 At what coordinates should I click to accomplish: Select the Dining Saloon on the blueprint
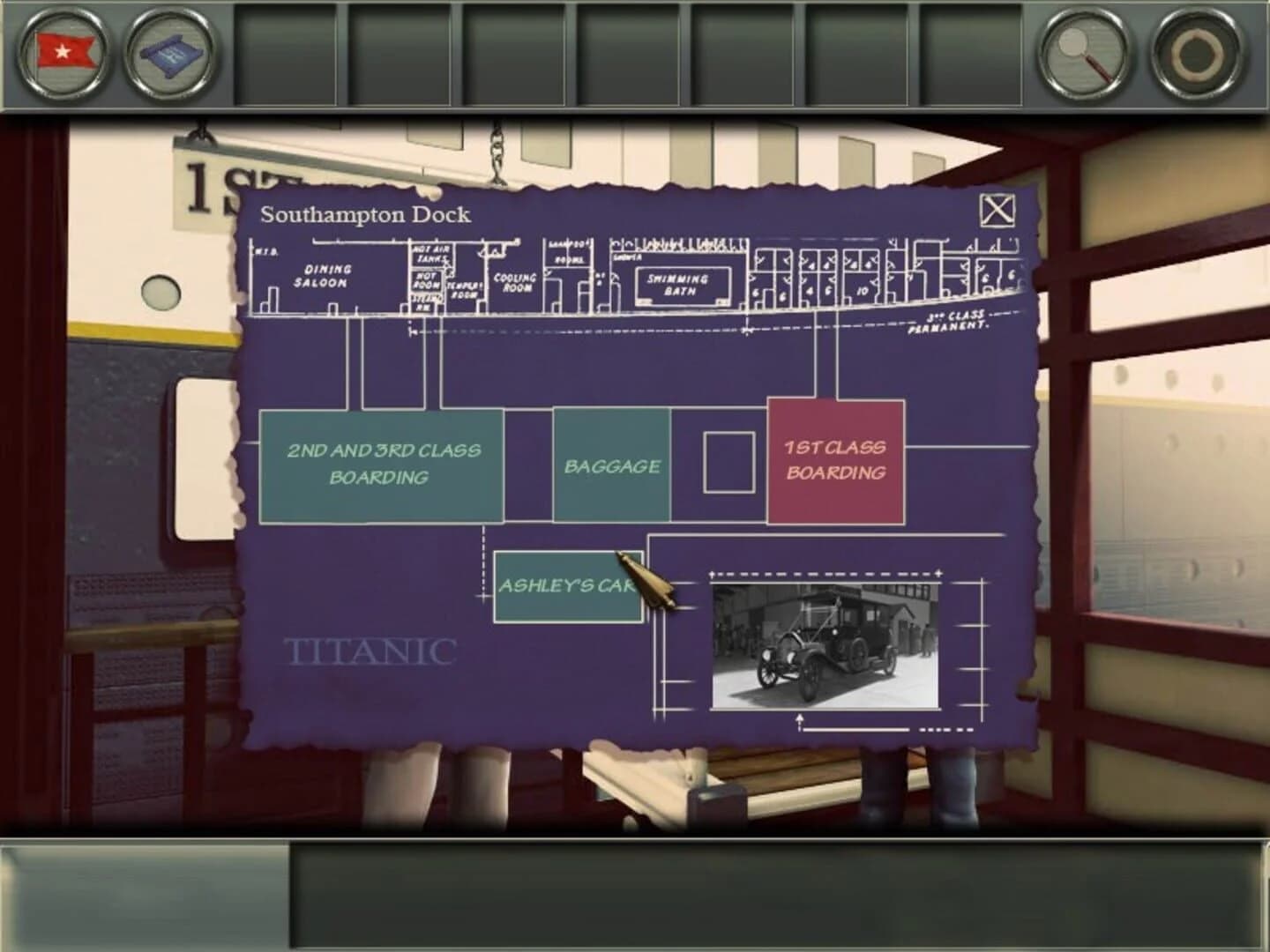tap(326, 273)
